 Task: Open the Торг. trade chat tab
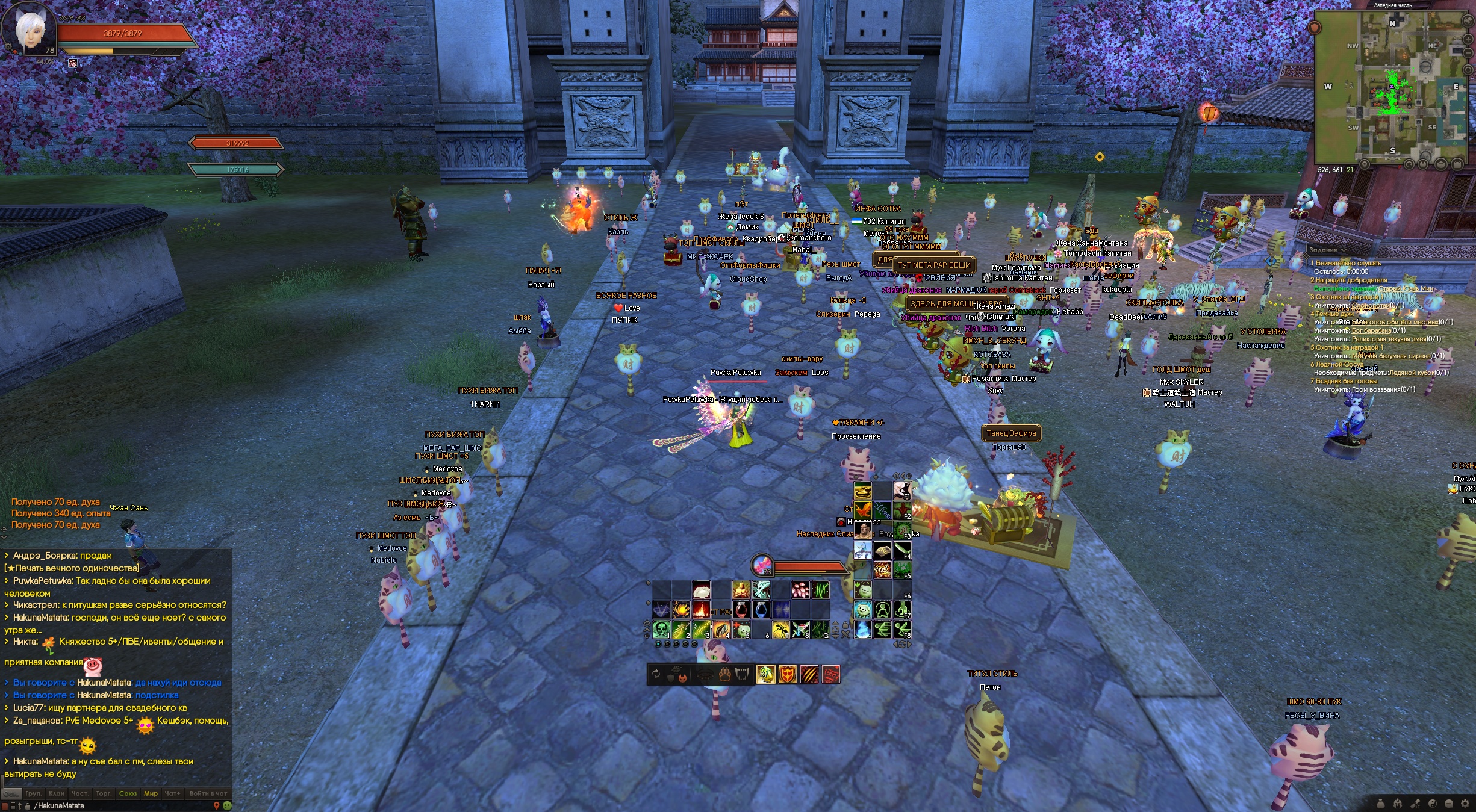pos(104,793)
